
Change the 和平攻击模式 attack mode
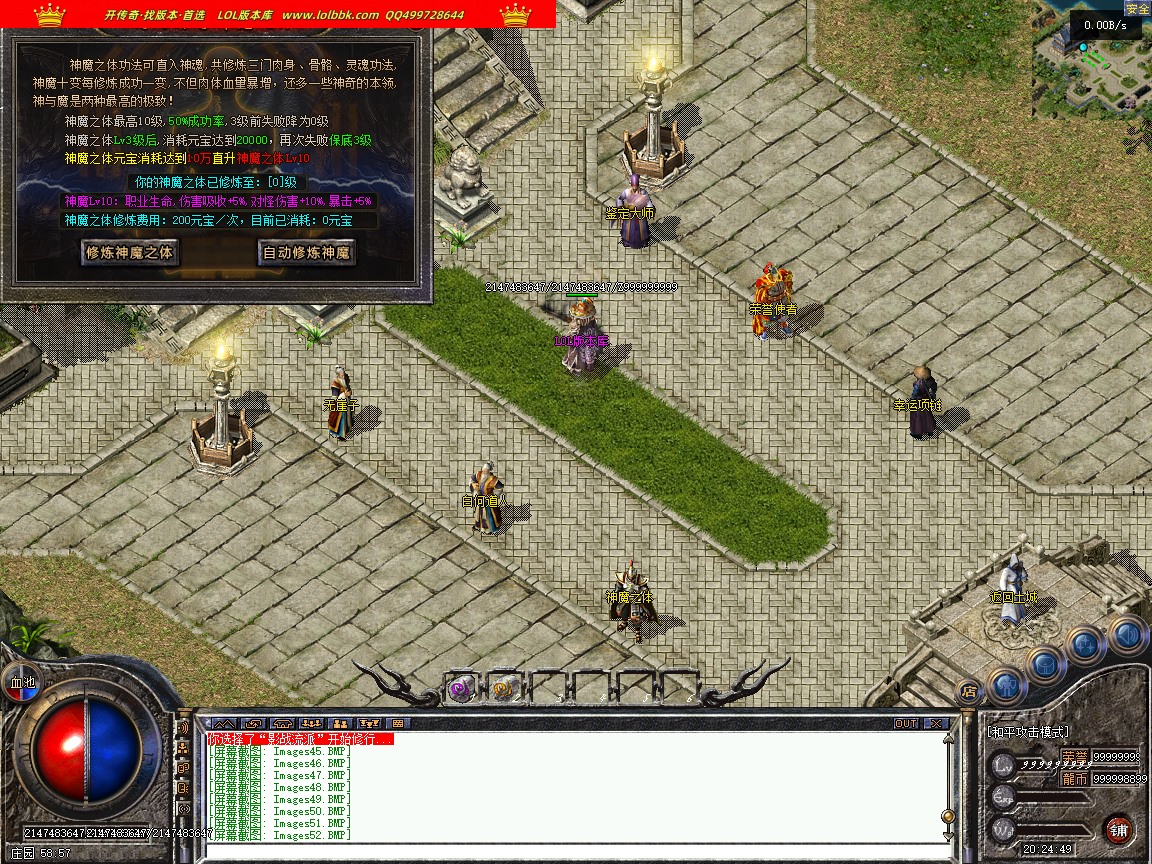pyautogui.click(x=1028, y=733)
